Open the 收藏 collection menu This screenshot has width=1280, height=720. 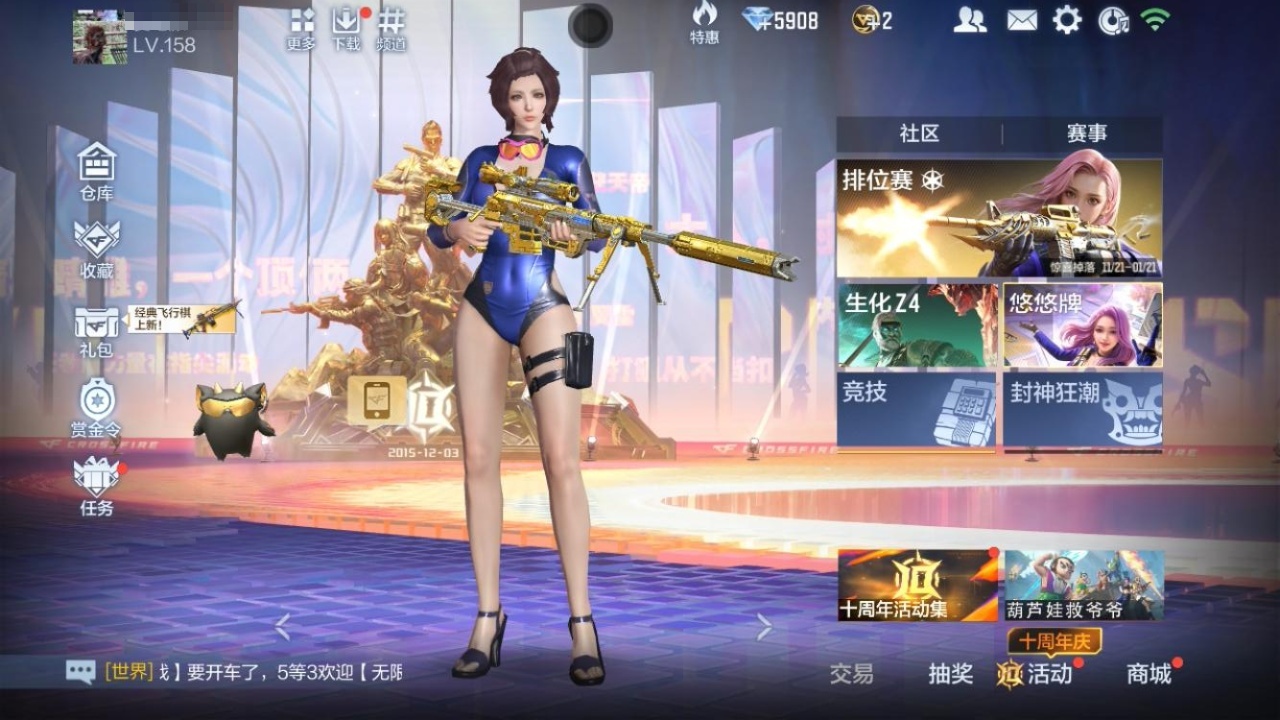pyautogui.click(x=97, y=246)
